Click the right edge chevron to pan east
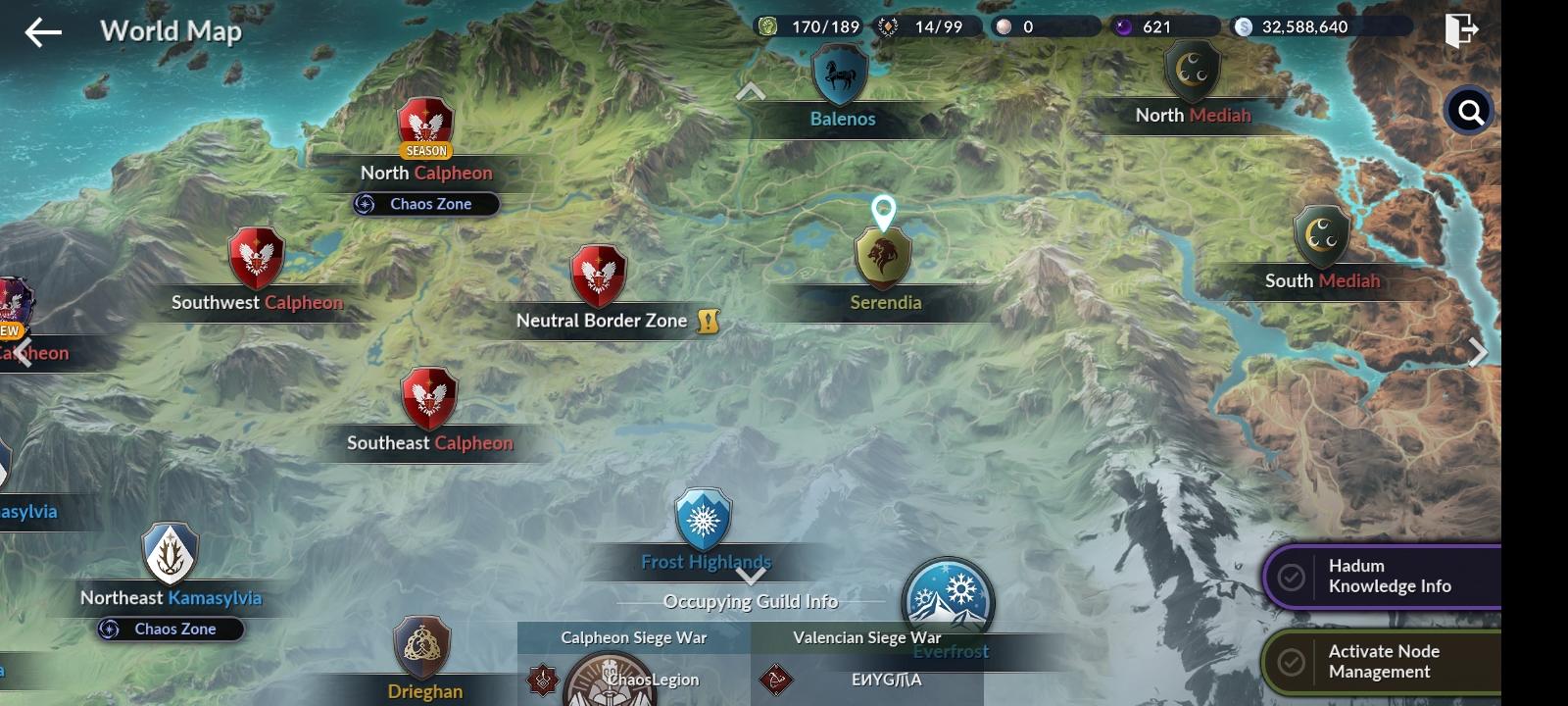 (x=1478, y=351)
